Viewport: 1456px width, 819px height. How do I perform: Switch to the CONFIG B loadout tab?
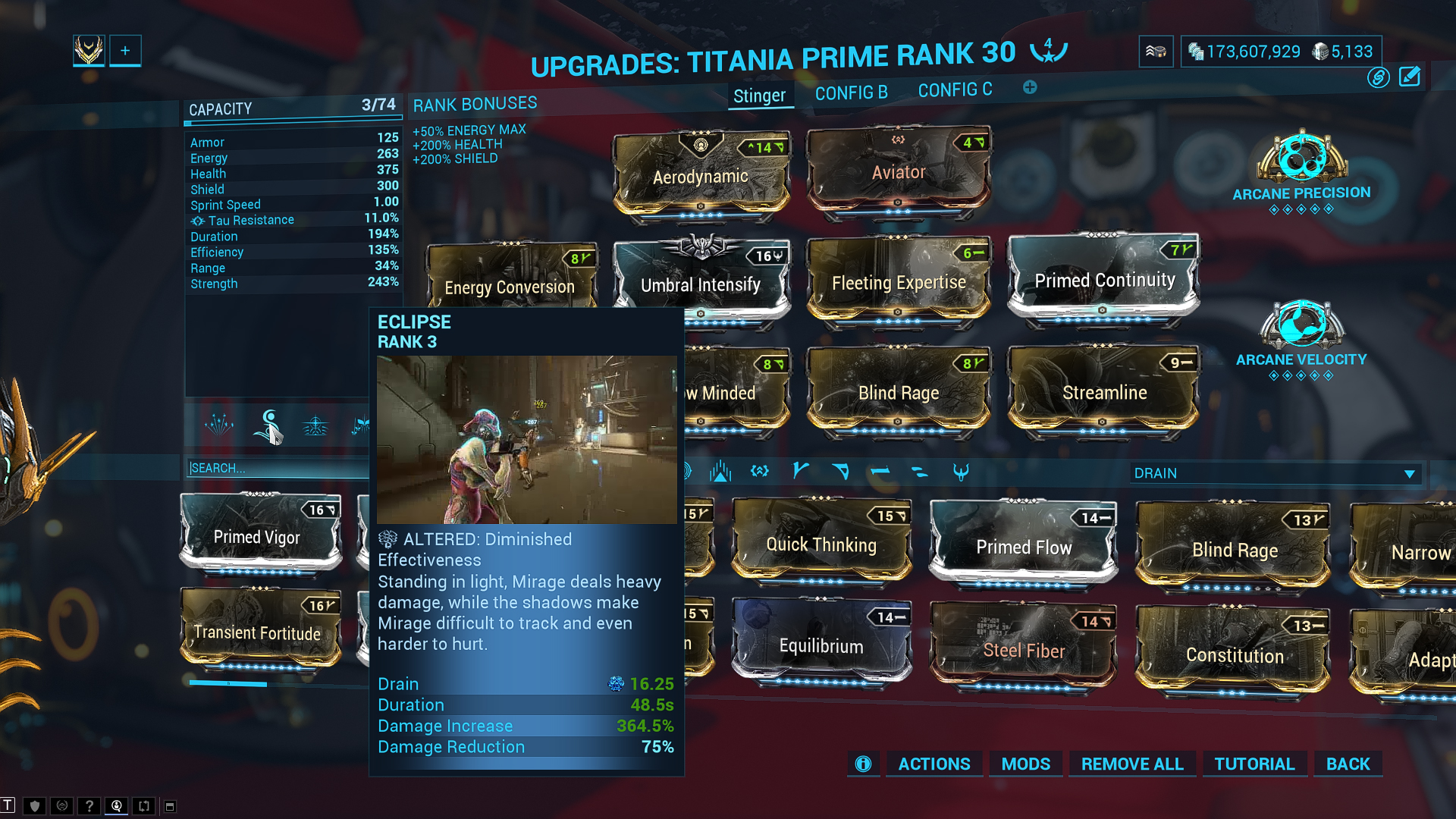851,93
